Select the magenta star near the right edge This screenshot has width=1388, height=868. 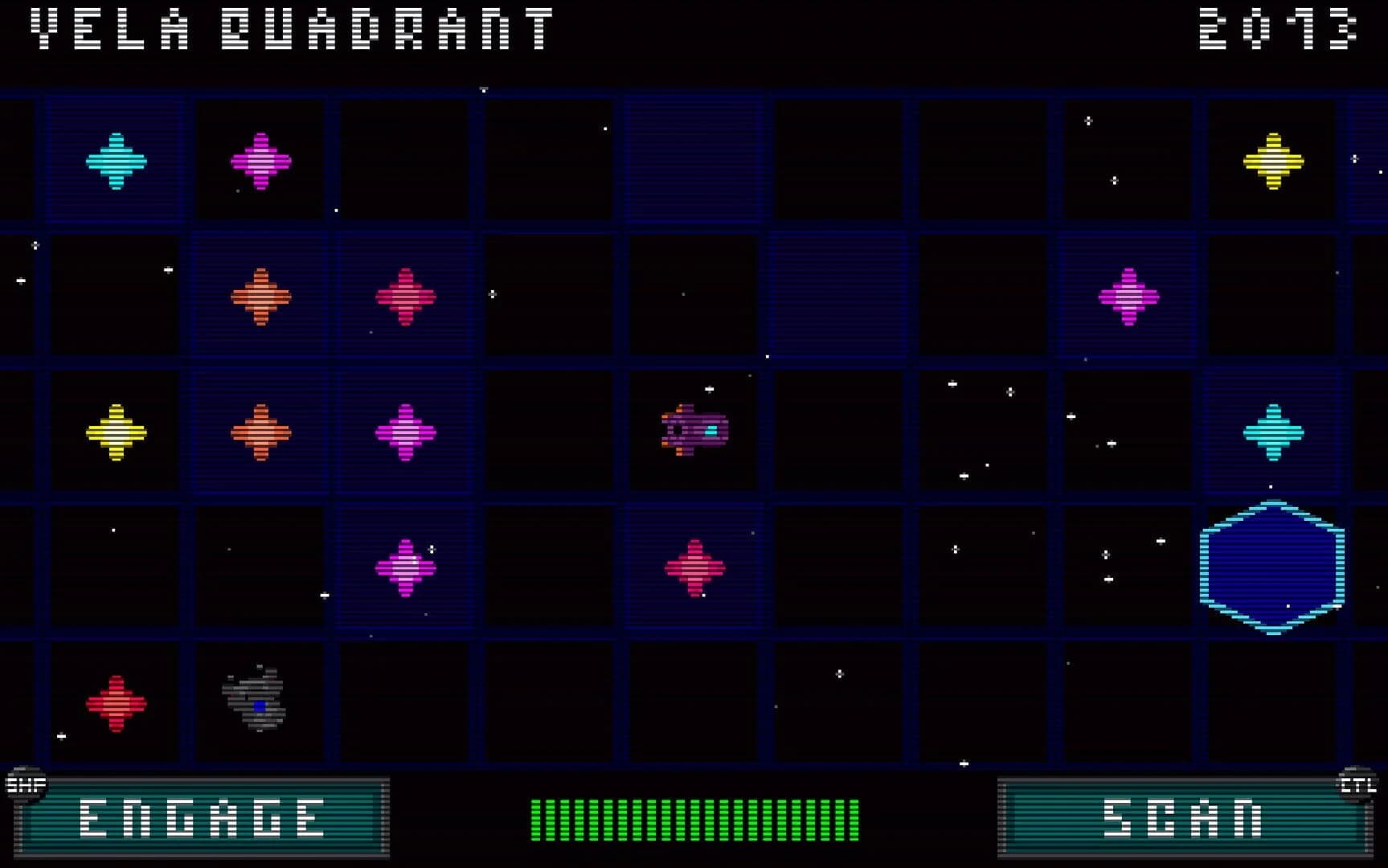point(1129,297)
